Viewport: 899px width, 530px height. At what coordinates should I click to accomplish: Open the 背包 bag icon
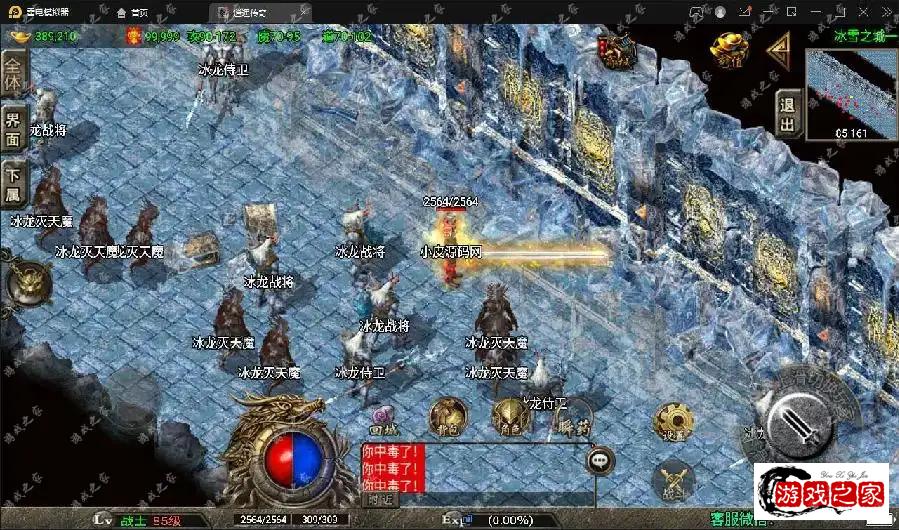[x=447, y=416]
